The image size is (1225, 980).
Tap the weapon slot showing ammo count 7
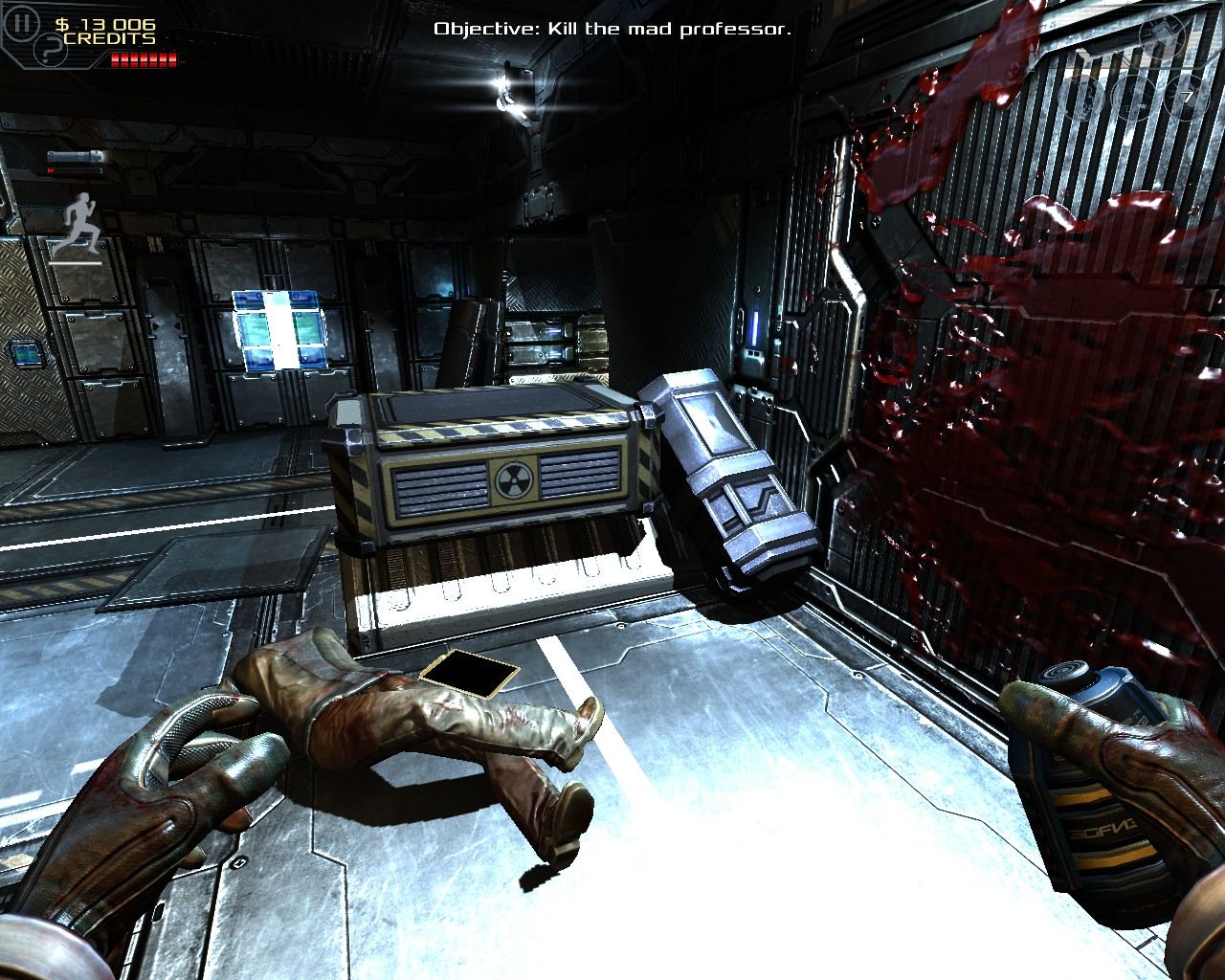click(1185, 96)
